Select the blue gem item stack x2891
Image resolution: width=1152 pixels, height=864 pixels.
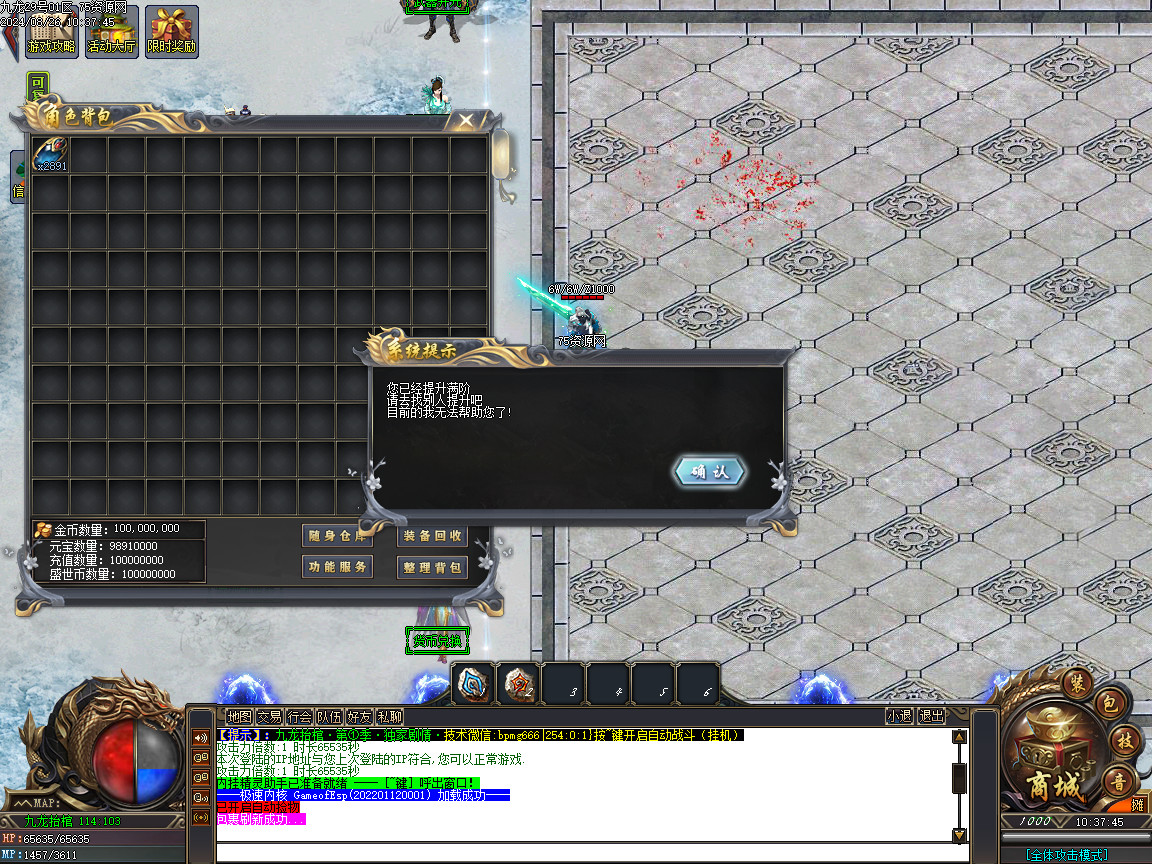point(50,154)
